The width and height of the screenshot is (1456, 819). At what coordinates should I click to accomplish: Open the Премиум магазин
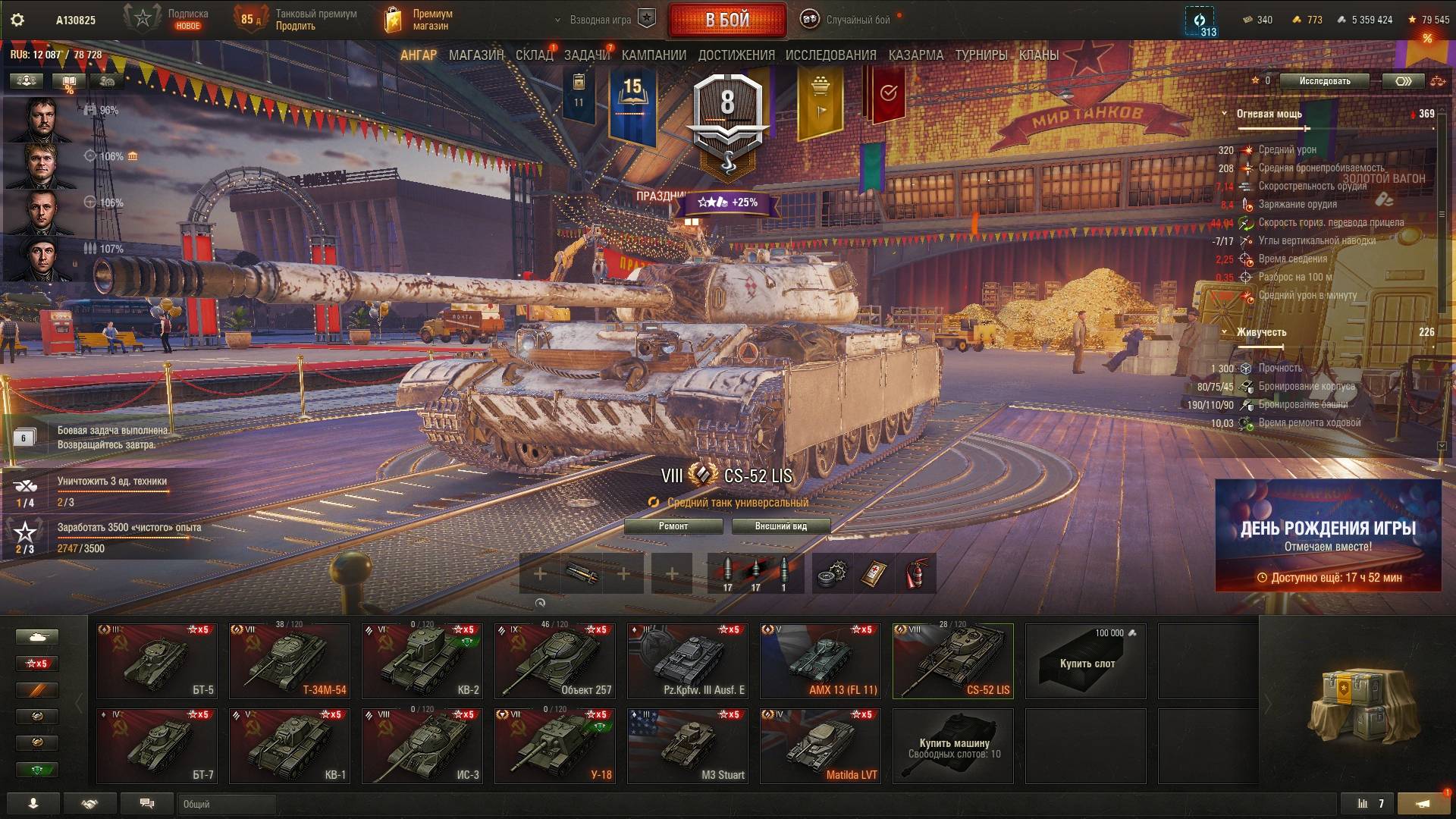tap(419, 20)
